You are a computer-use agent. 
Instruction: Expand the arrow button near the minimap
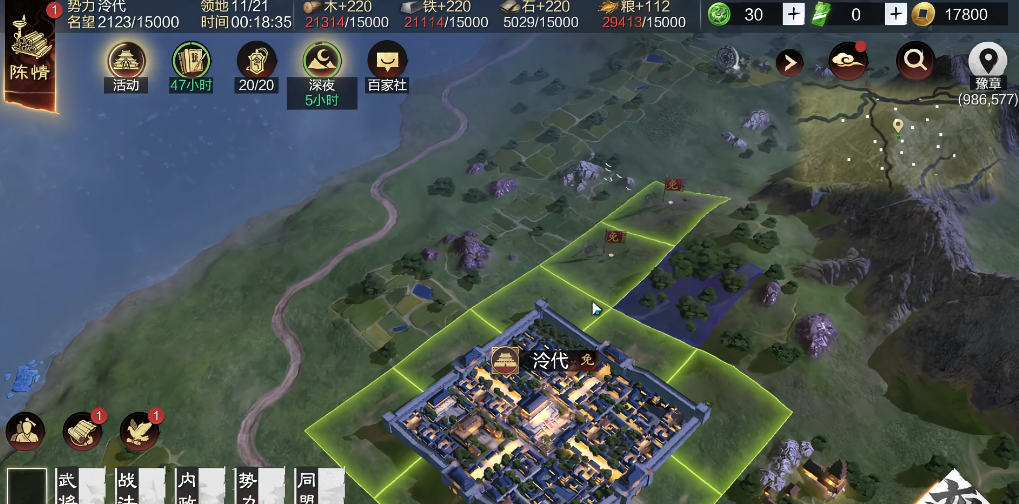click(790, 63)
